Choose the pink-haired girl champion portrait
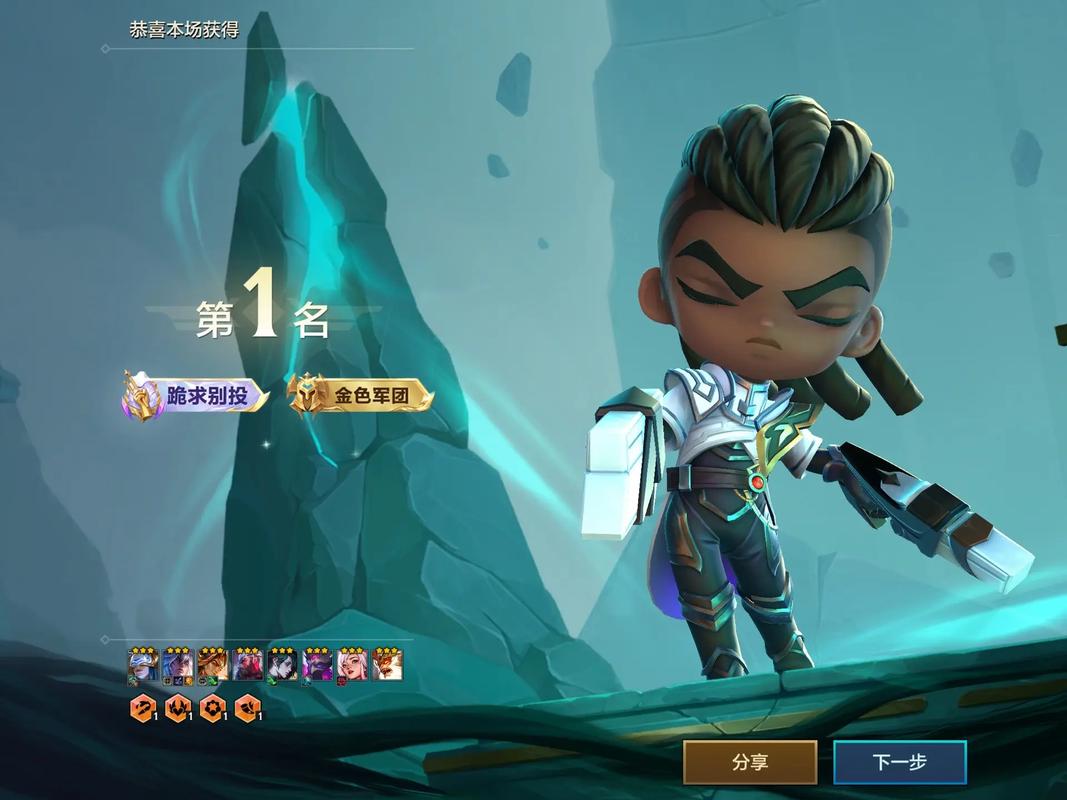1067x800 pixels. (352, 664)
